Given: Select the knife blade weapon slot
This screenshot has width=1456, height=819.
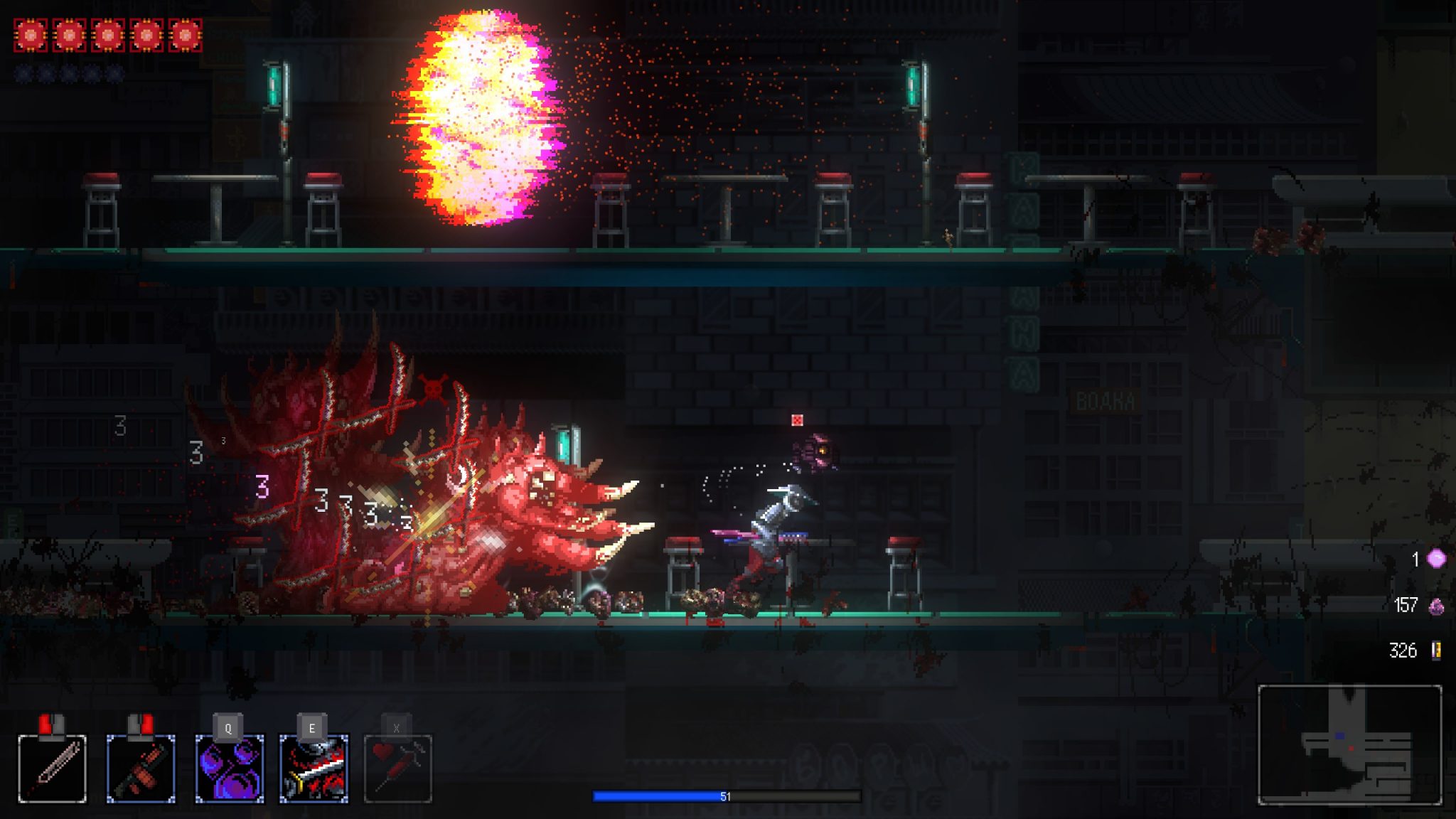Looking at the screenshot, I should point(52,769).
